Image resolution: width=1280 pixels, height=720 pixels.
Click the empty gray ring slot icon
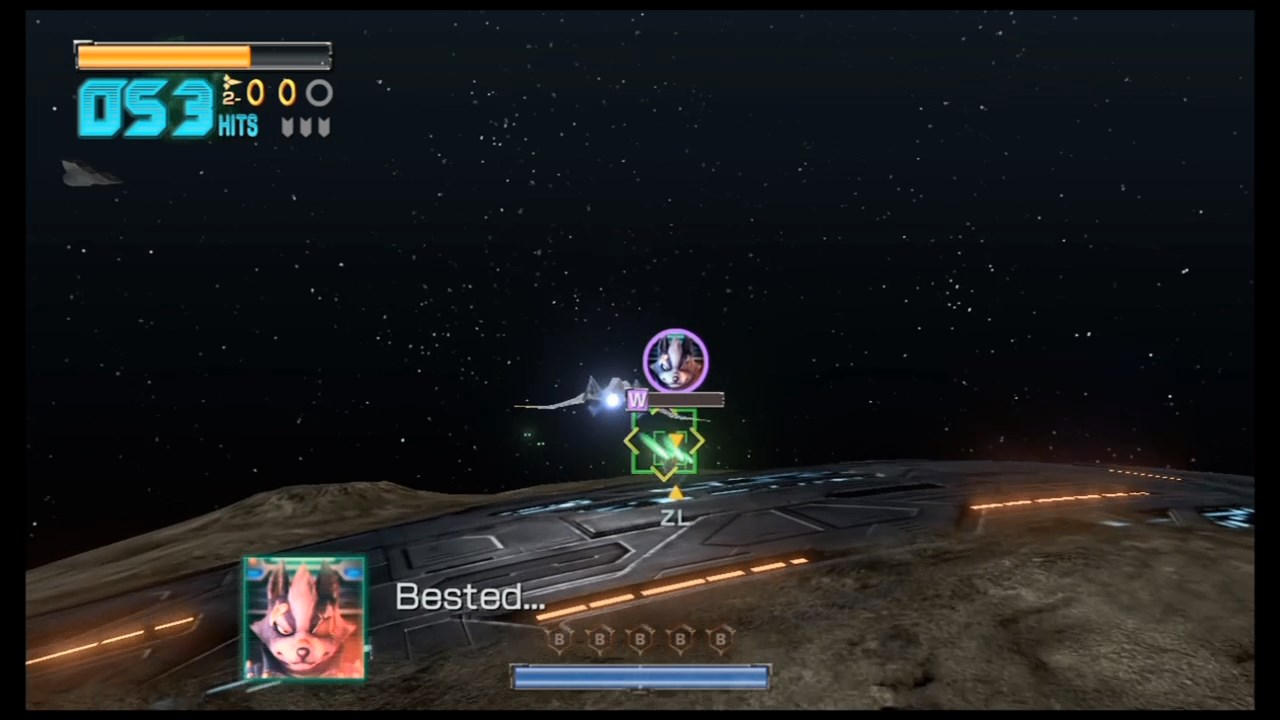point(319,93)
